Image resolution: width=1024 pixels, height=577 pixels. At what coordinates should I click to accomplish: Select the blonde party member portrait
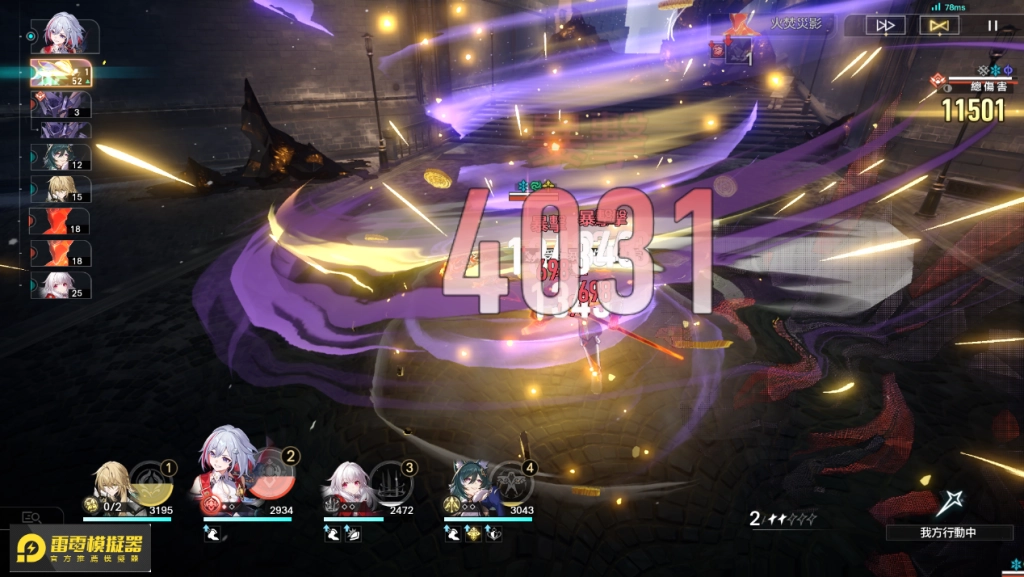[108, 486]
